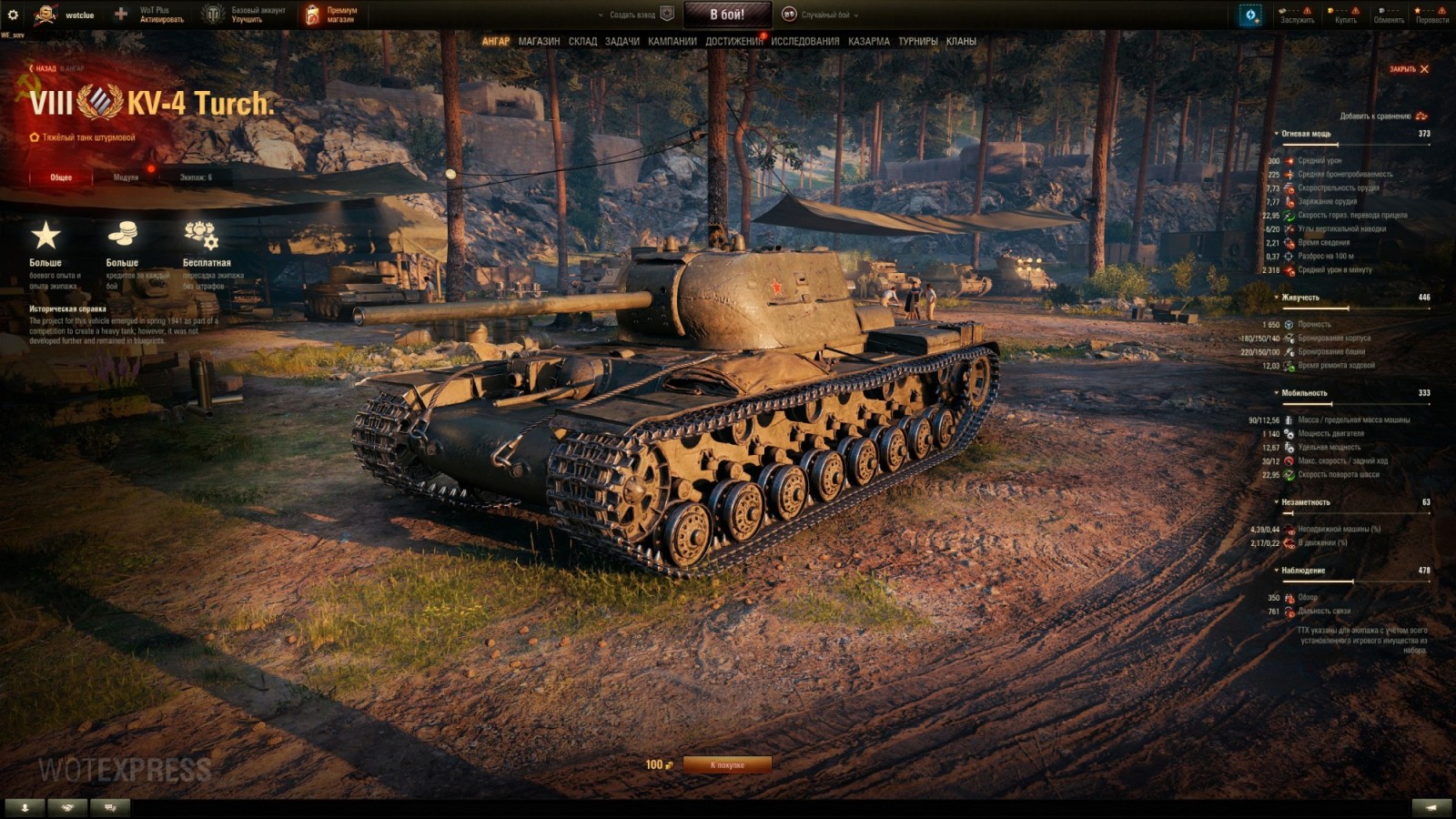
Task: Open the СКЛАД section
Action: click(582, 41)
